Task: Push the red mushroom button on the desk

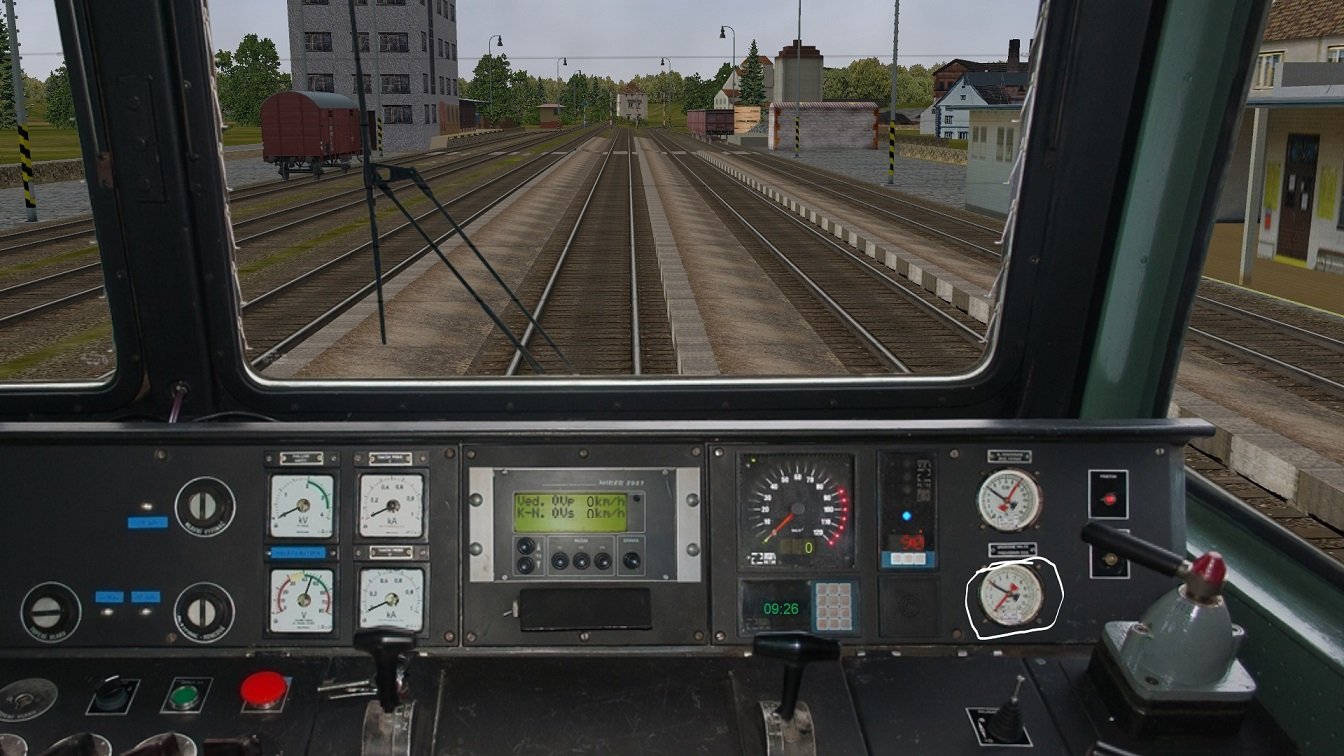Action: 264,689
